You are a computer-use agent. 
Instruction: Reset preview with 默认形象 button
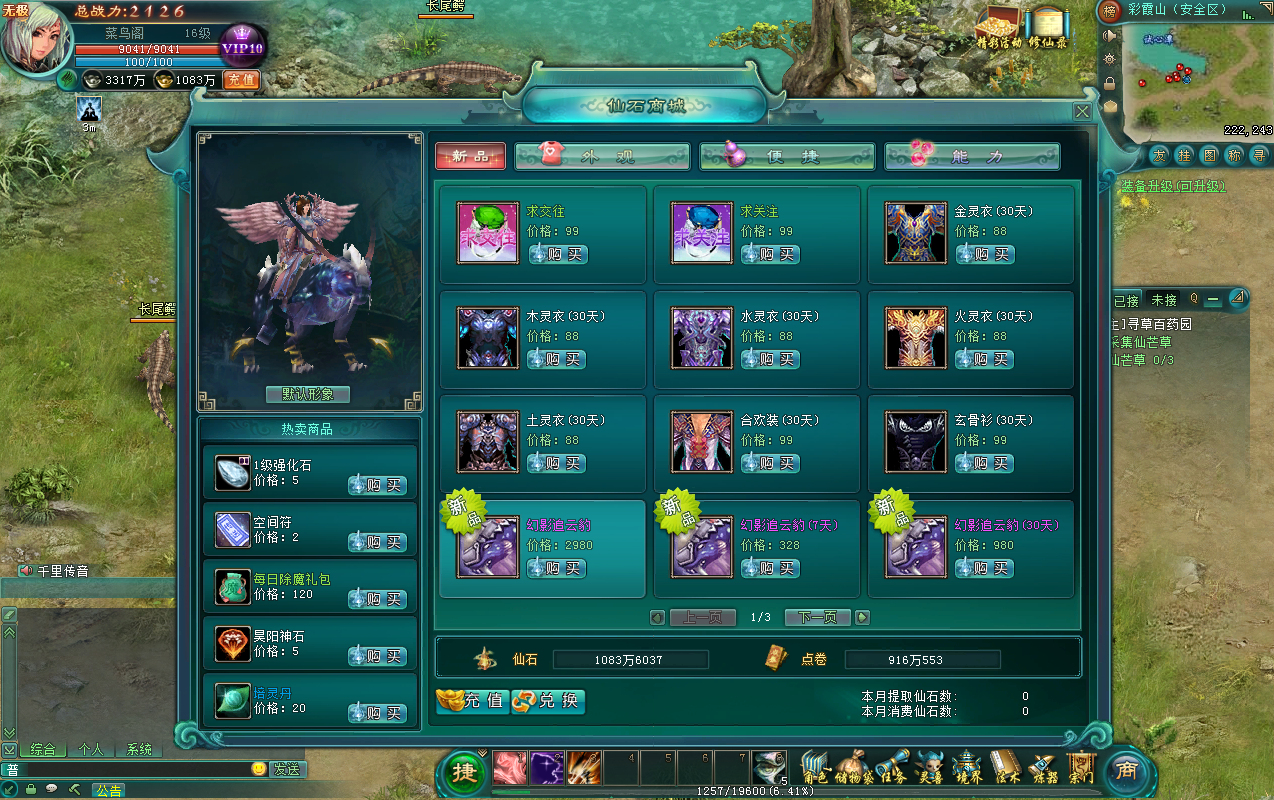[308, 394]
